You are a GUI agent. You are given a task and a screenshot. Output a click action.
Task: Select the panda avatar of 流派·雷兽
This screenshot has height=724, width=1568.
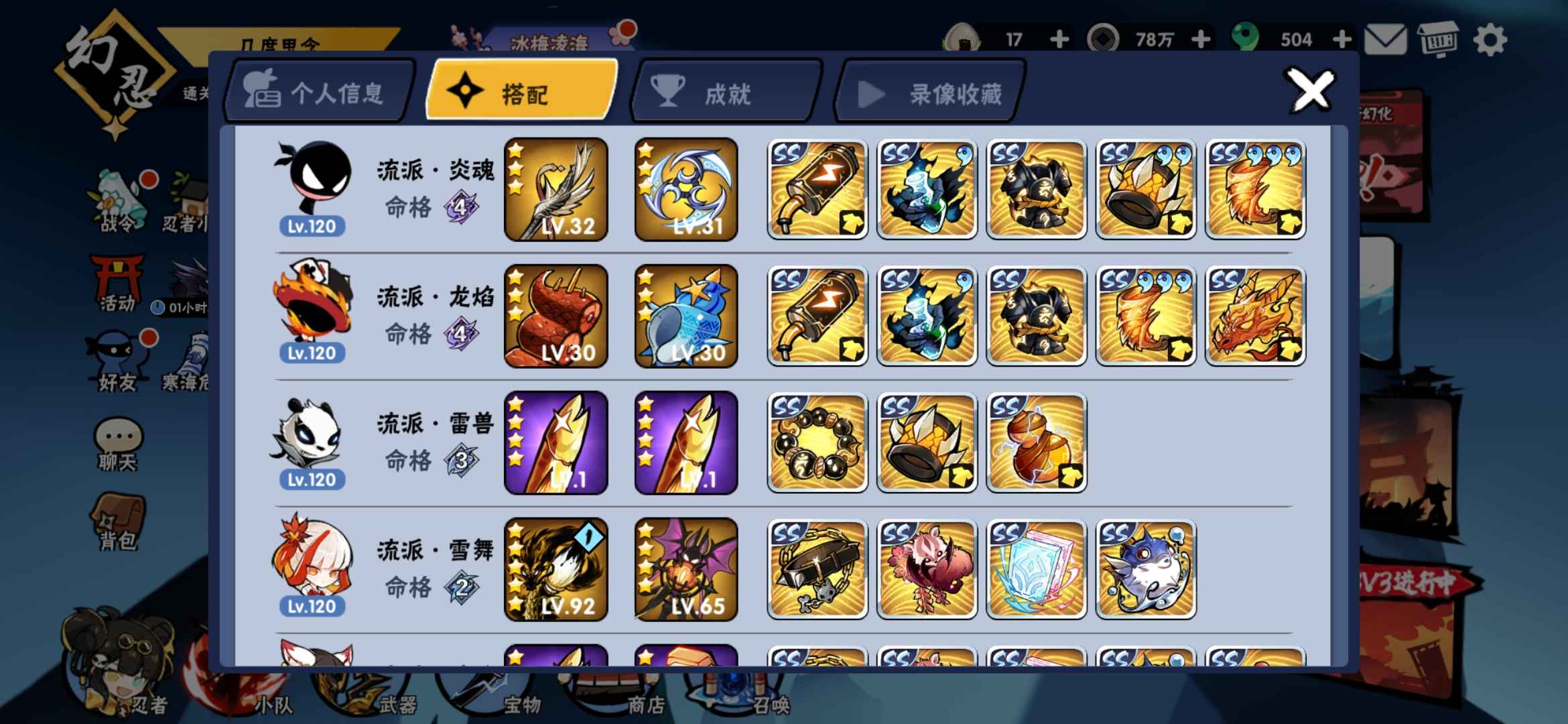coord(308,432)
